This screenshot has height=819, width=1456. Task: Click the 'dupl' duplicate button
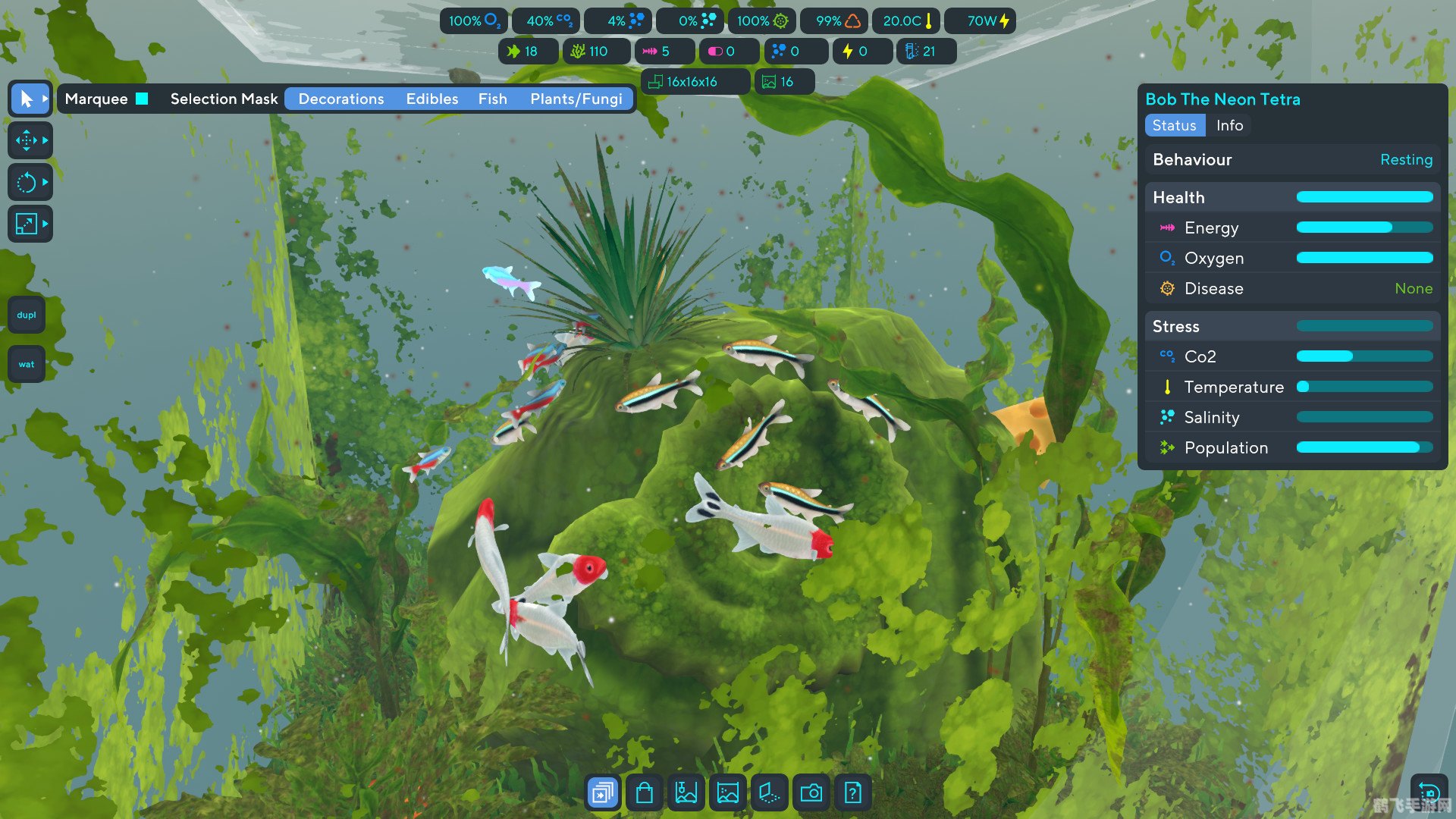(27, 315)
